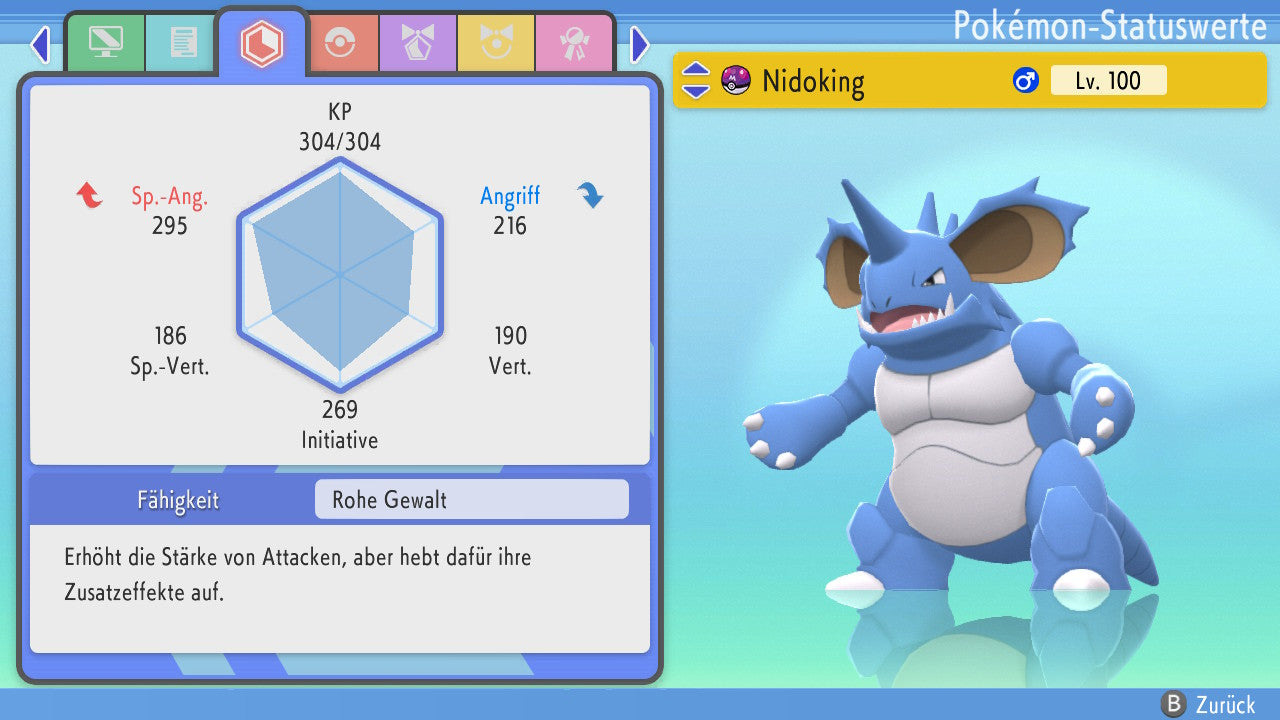Select the Rohe Gewalt ability field
This screenshot has width=1280, height=720.
[471, 499]
